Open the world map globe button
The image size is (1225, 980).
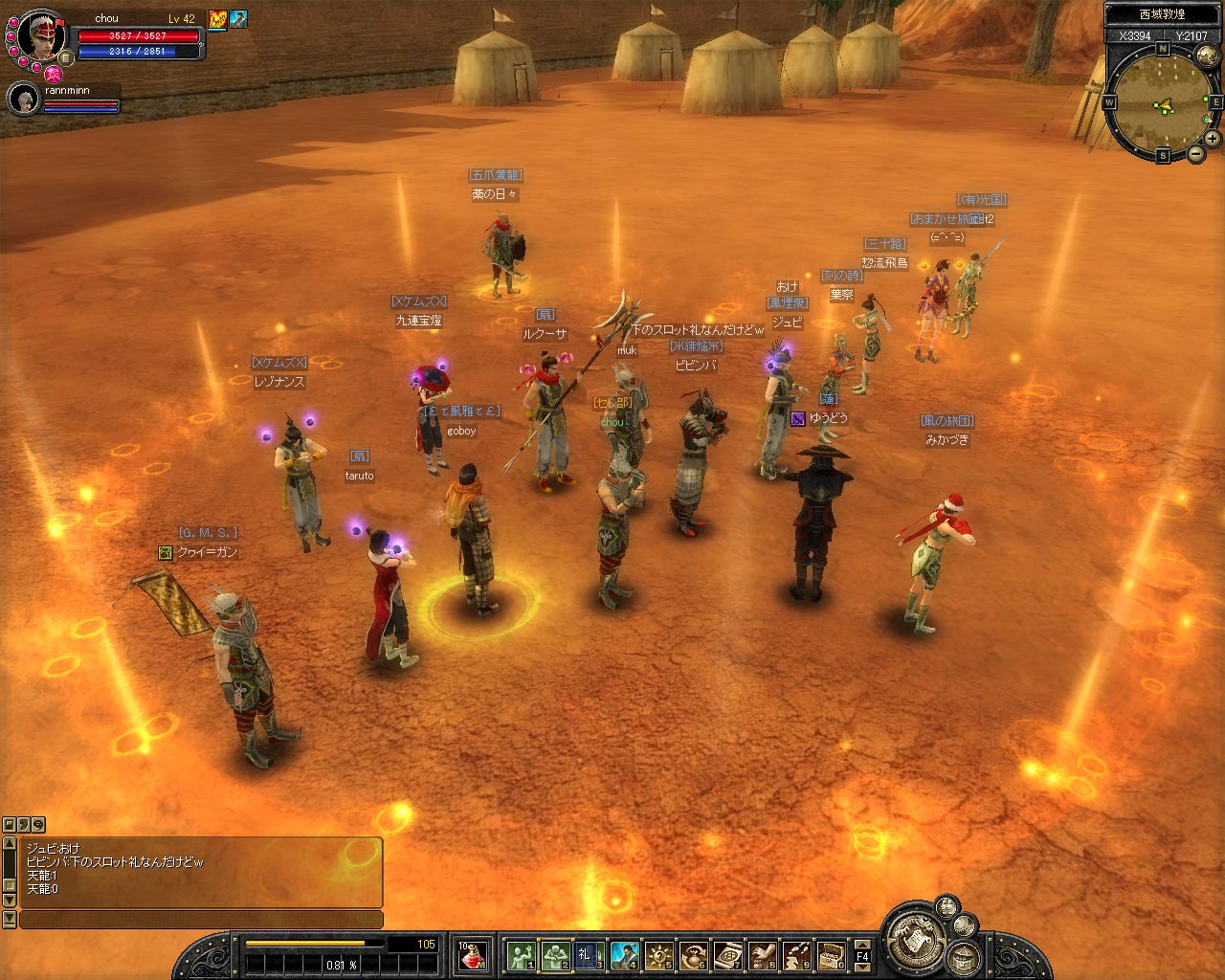(x=1205, y=54)
